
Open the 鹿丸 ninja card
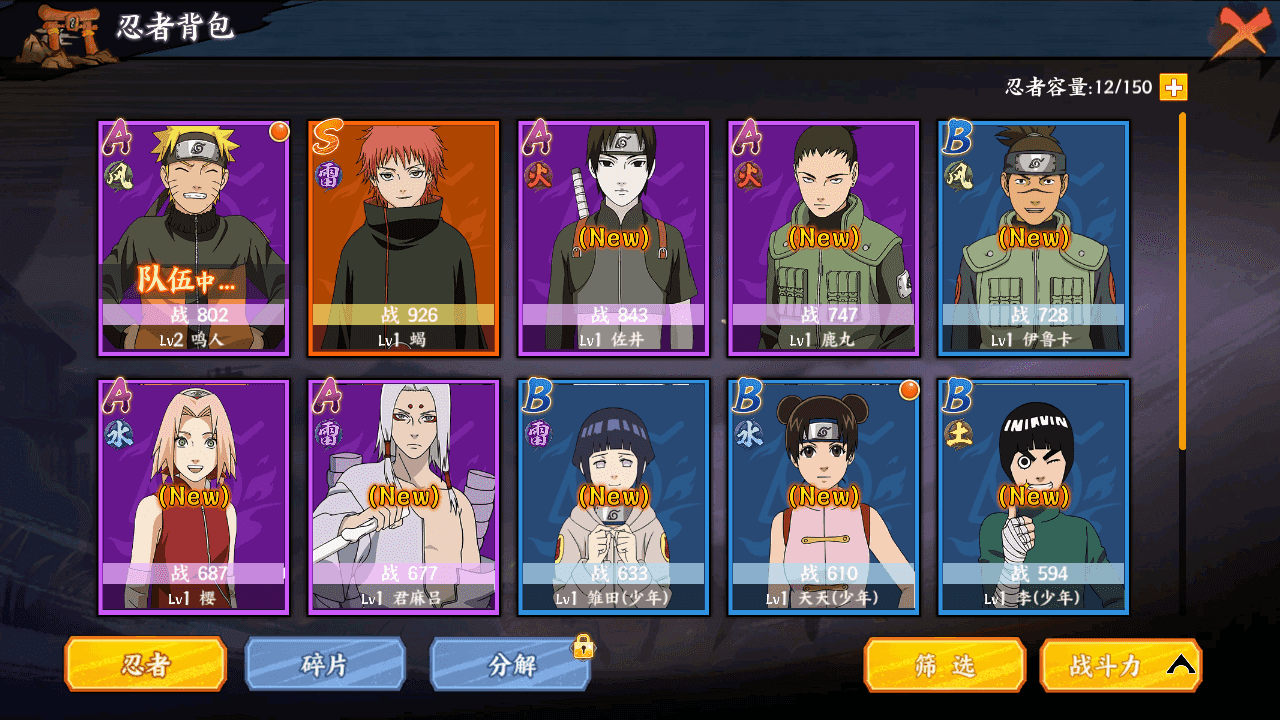[x=824, y=238]
